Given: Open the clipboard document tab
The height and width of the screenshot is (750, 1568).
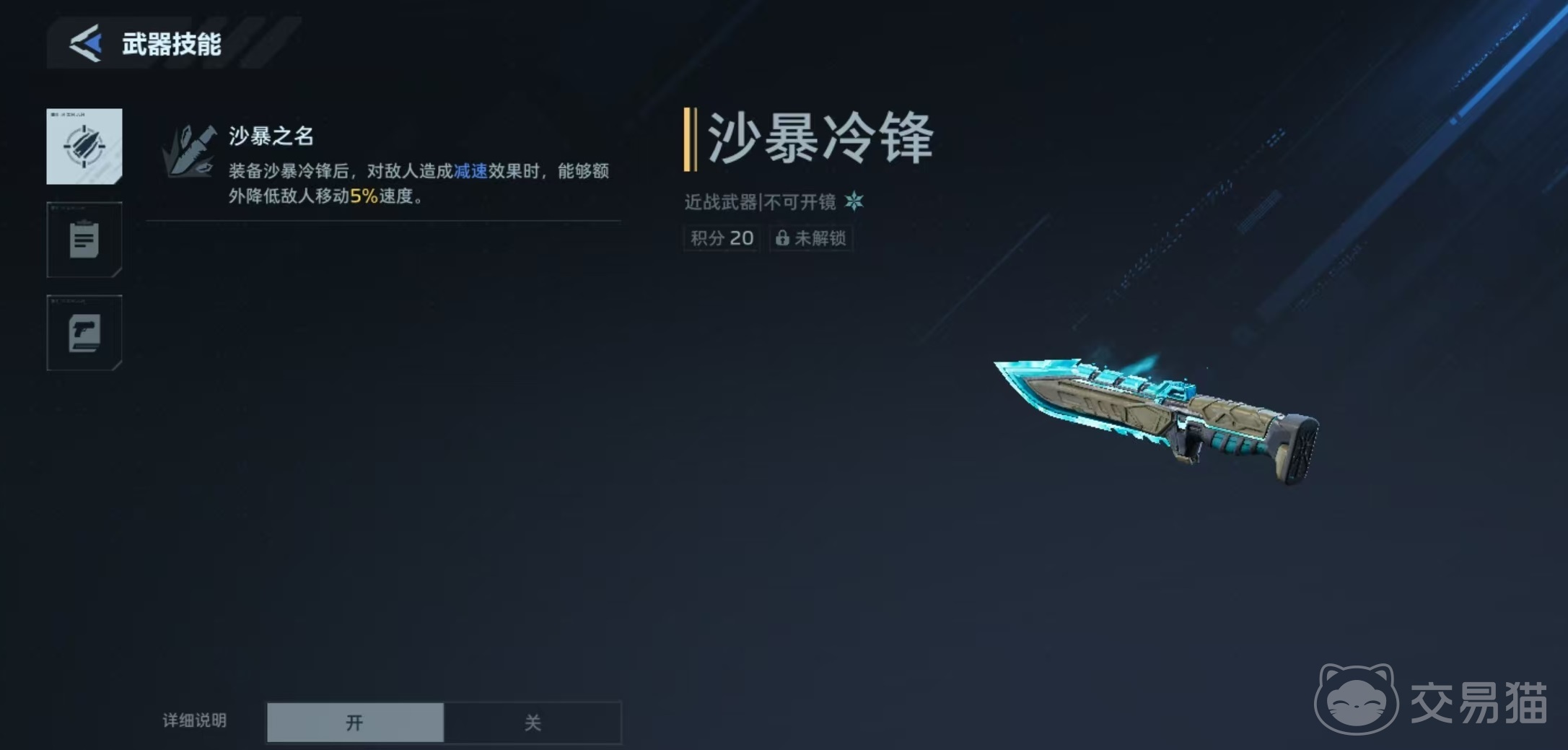Looking at the screenshot, I should point(84,240).
